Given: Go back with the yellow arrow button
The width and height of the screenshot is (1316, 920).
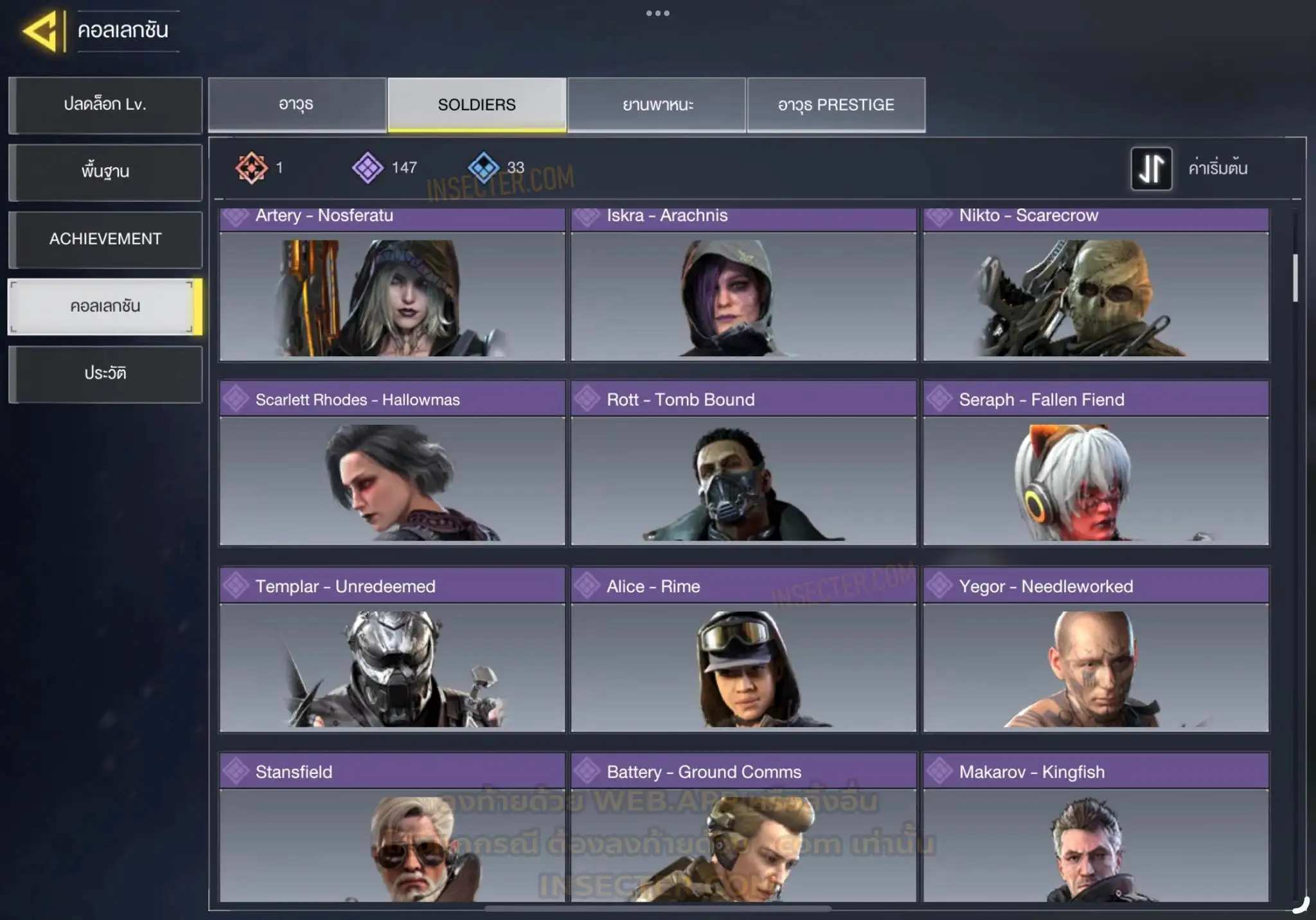Looking at the screenshot, I should coord(42,30).
